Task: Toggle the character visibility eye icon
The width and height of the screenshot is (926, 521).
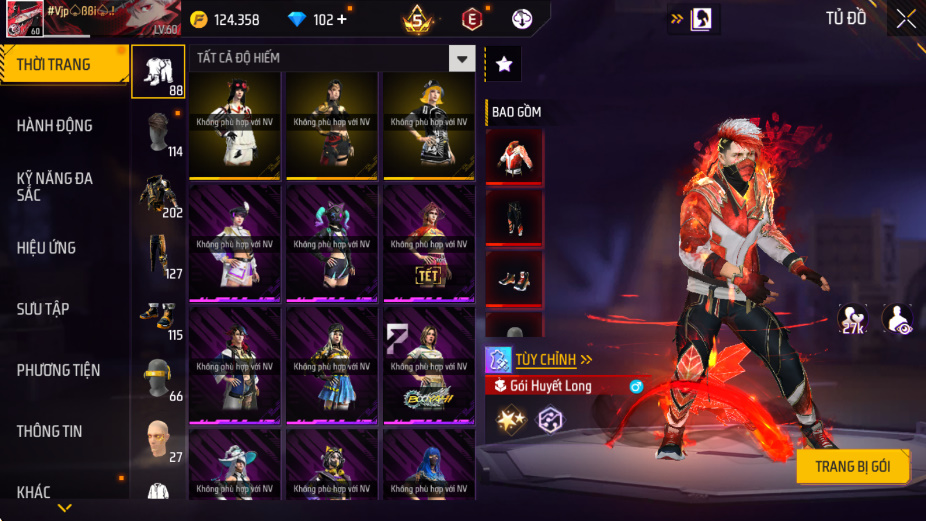Action: click(896, 319)
